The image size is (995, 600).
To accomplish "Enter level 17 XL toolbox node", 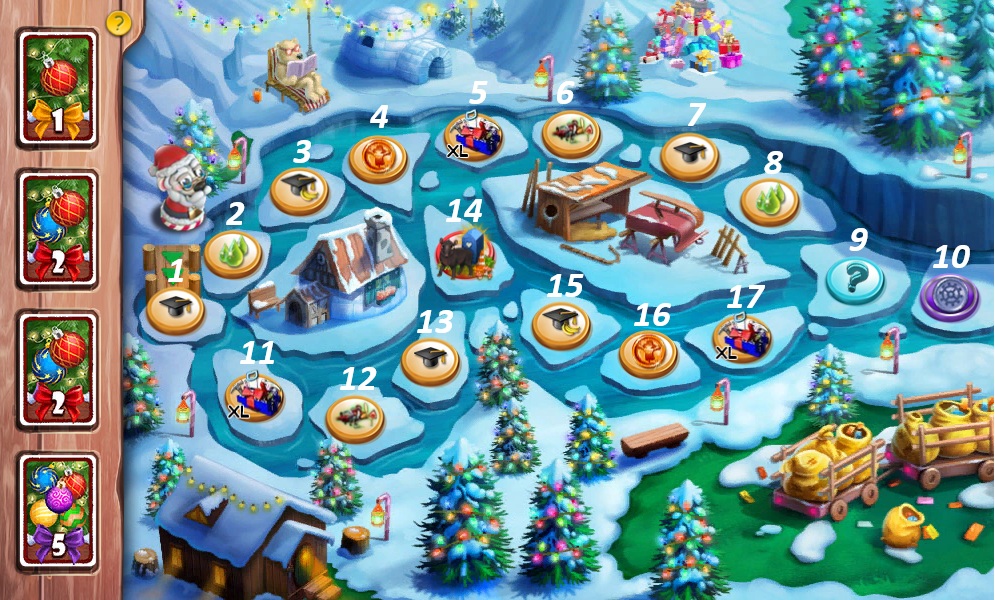I will point(741,338).
